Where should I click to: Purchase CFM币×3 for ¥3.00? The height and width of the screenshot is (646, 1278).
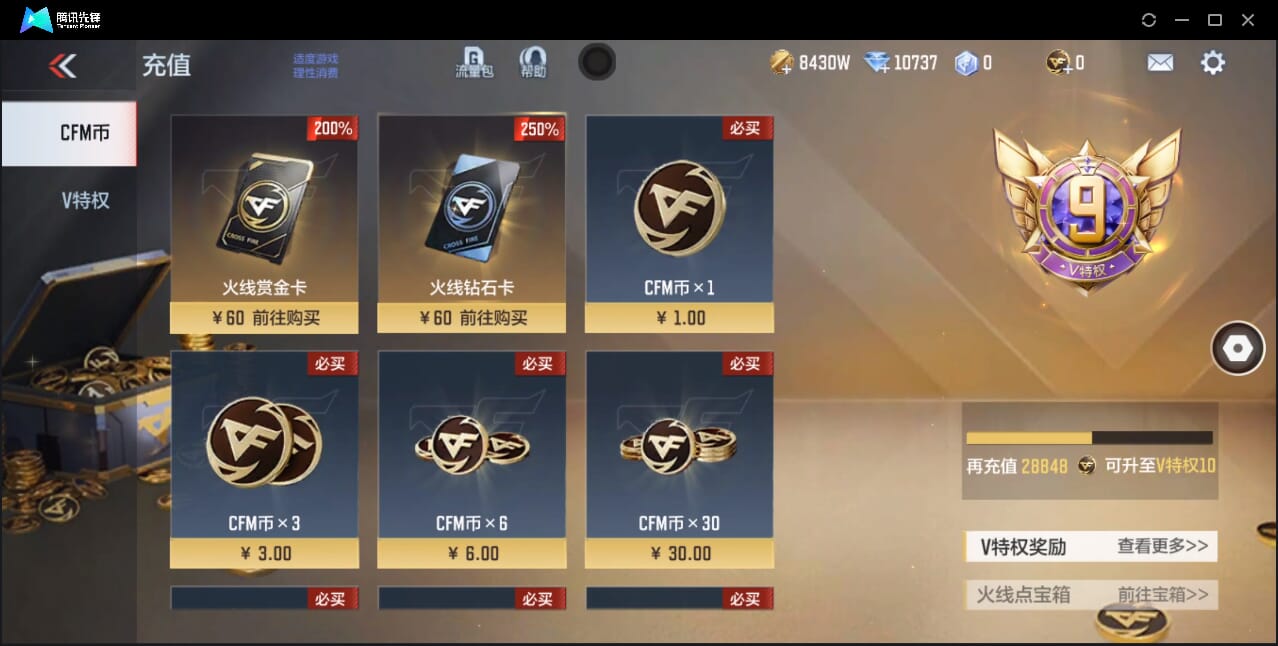coord(264,553)
